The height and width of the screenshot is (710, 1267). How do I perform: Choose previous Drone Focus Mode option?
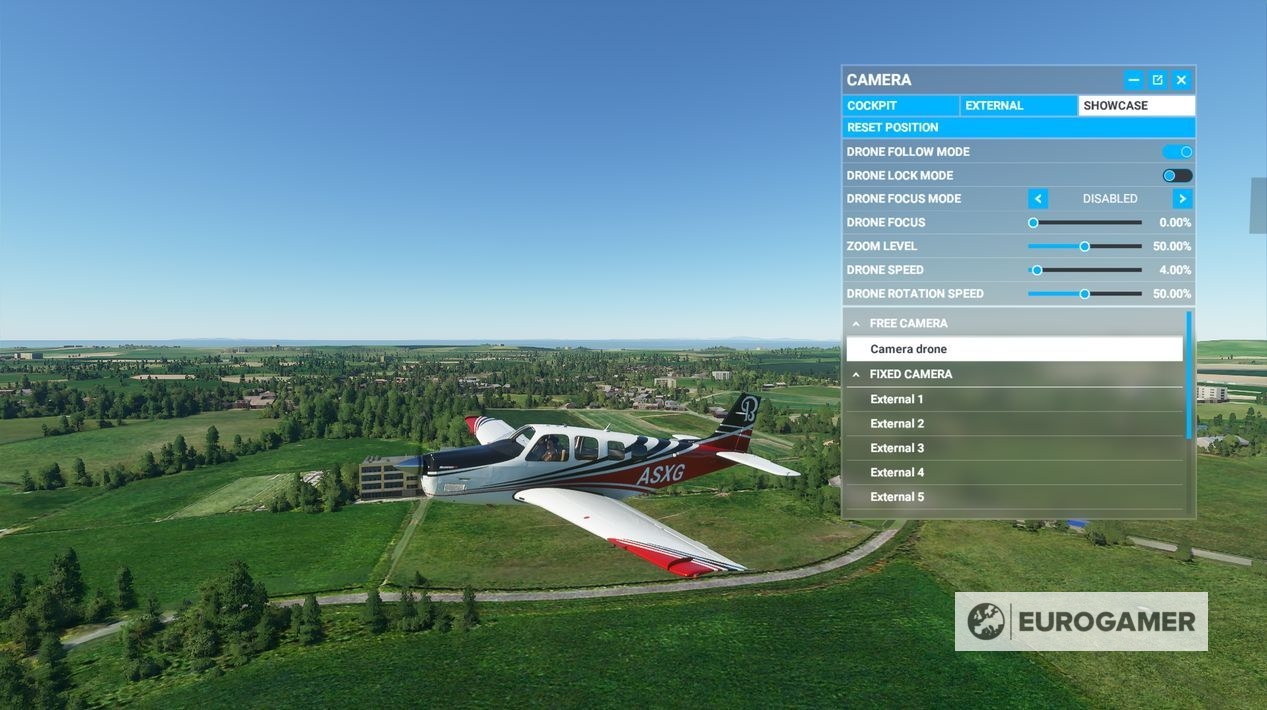pos(1038,199)
